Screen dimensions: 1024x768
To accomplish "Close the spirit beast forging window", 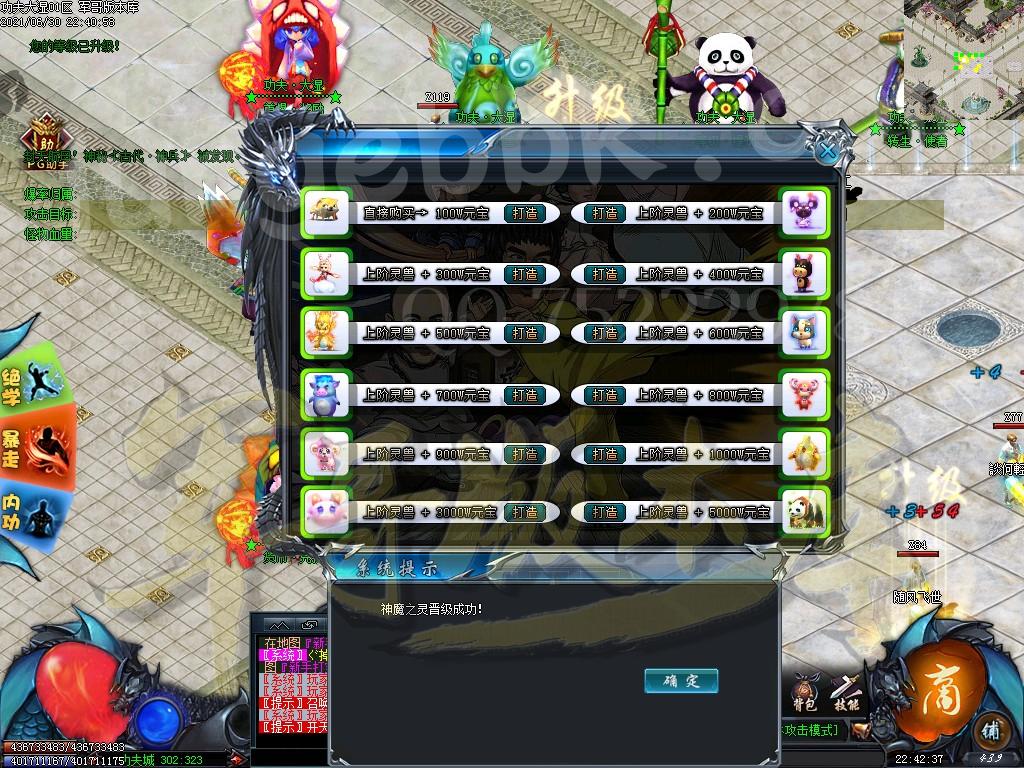I will 827,151.
